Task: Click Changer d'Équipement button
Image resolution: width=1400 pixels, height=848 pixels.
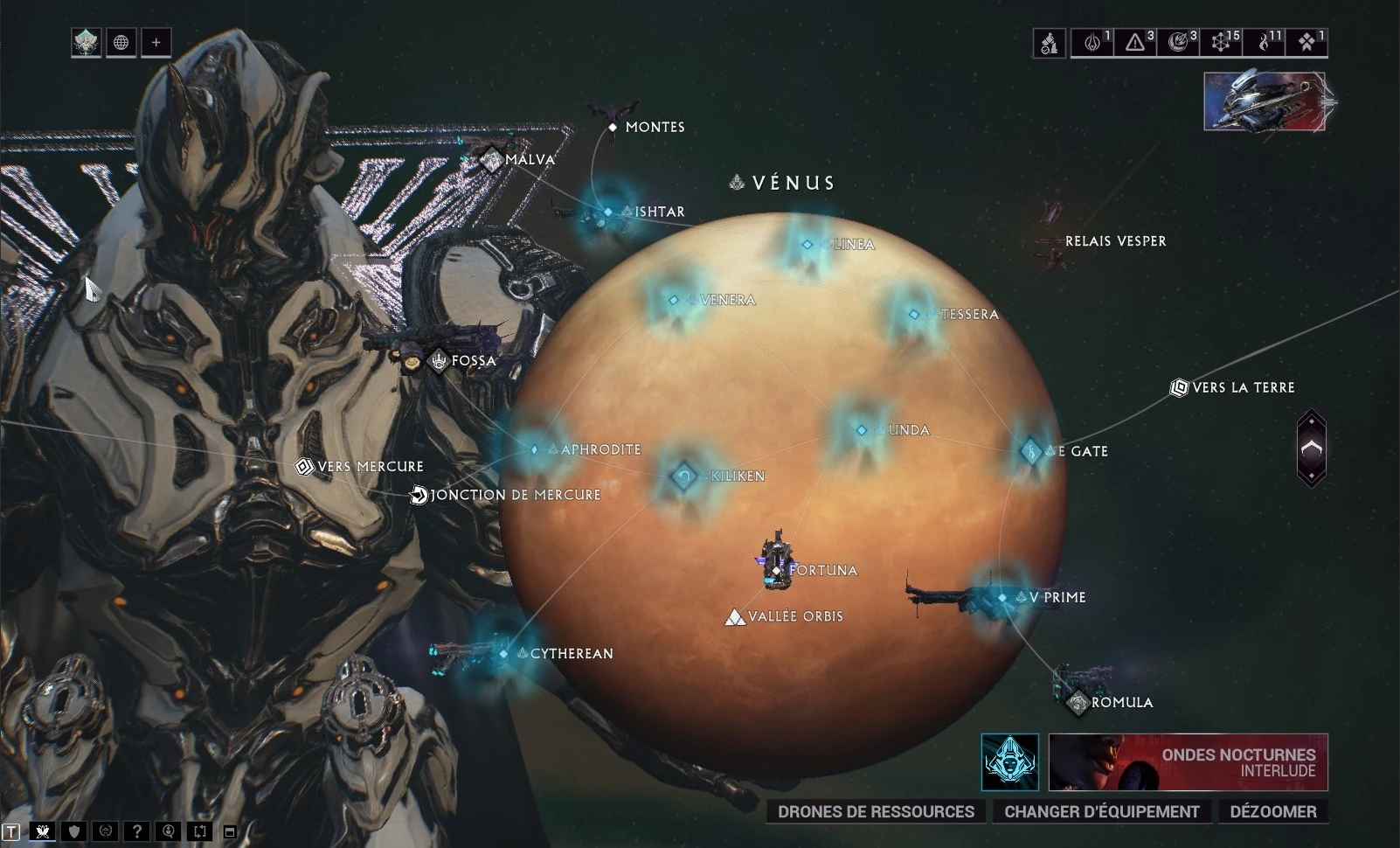Action: tap(1101, 811)
